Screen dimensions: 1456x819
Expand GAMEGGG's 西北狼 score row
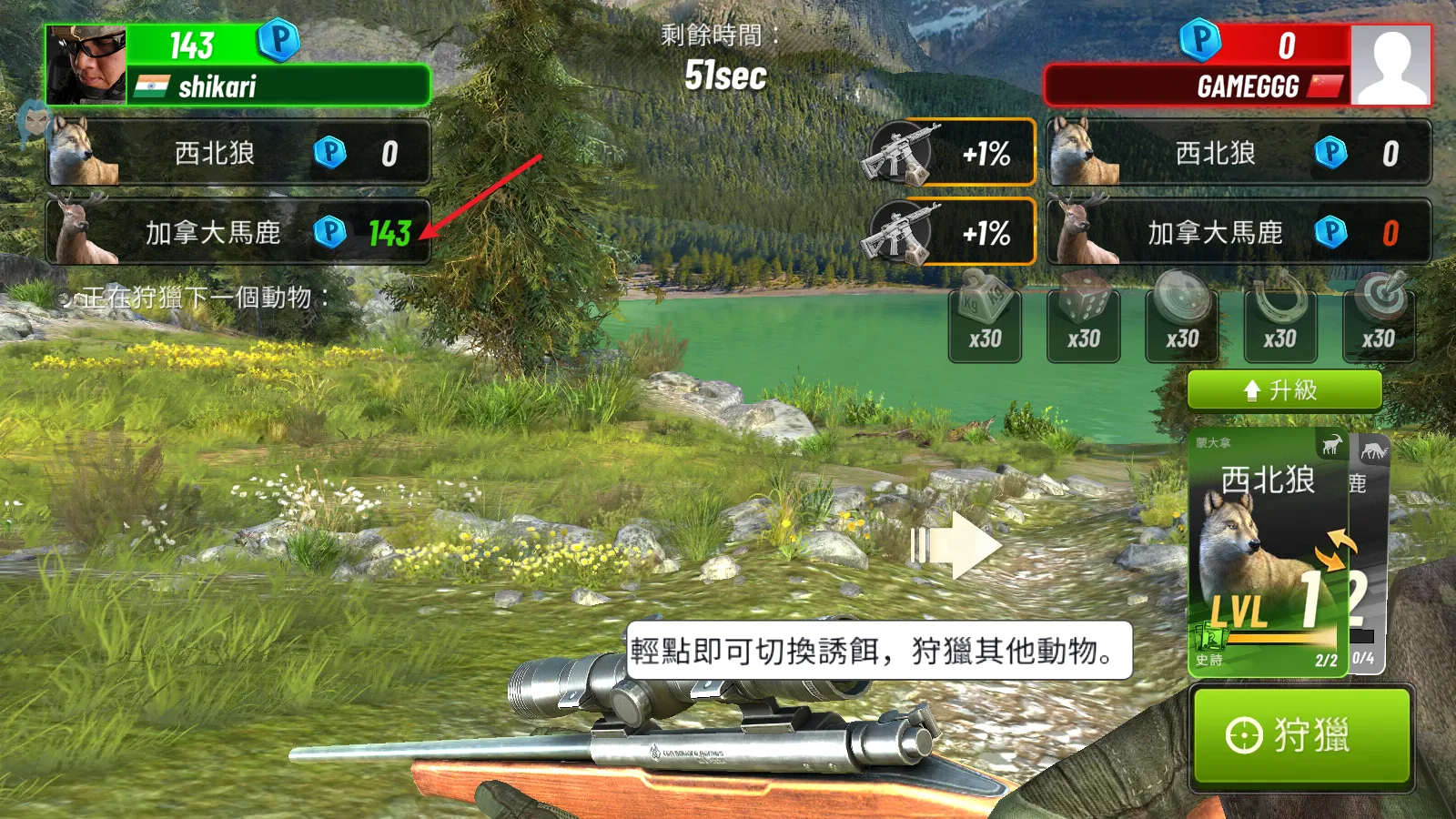[1238, 153]
